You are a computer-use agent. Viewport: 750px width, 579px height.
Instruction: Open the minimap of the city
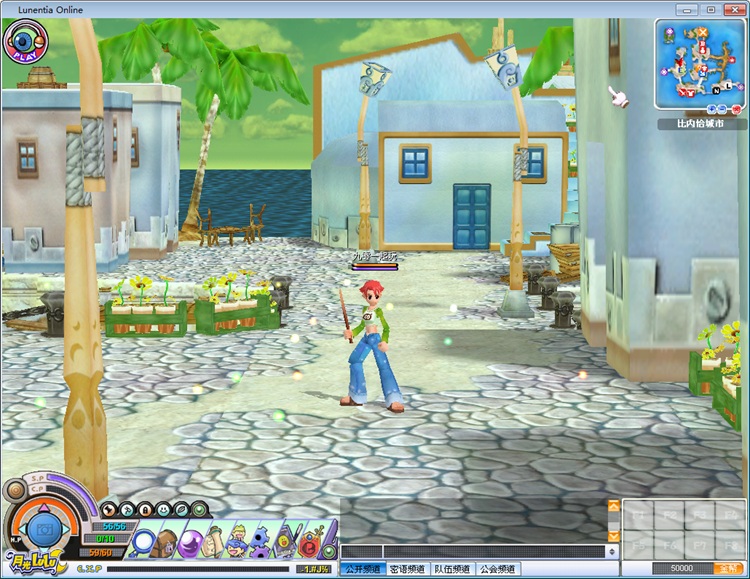pyautogui.click(x=698, y=62)
